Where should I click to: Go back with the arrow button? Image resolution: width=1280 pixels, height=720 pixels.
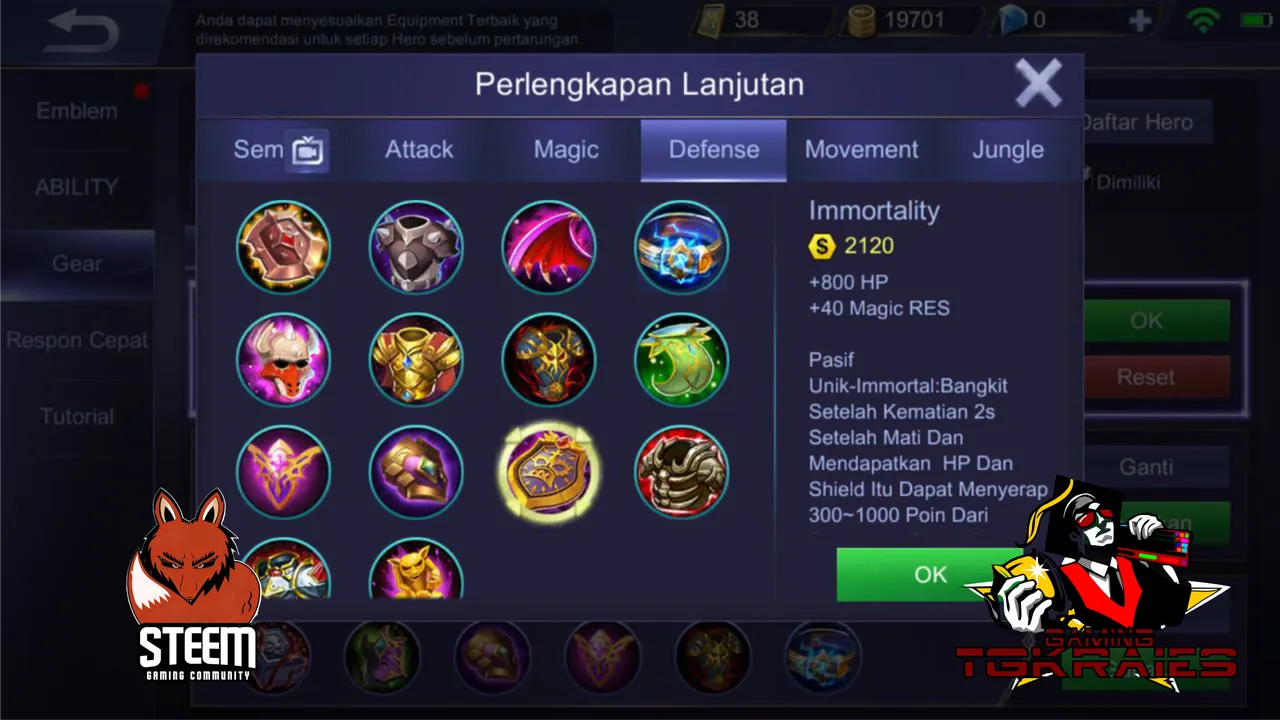82,32
